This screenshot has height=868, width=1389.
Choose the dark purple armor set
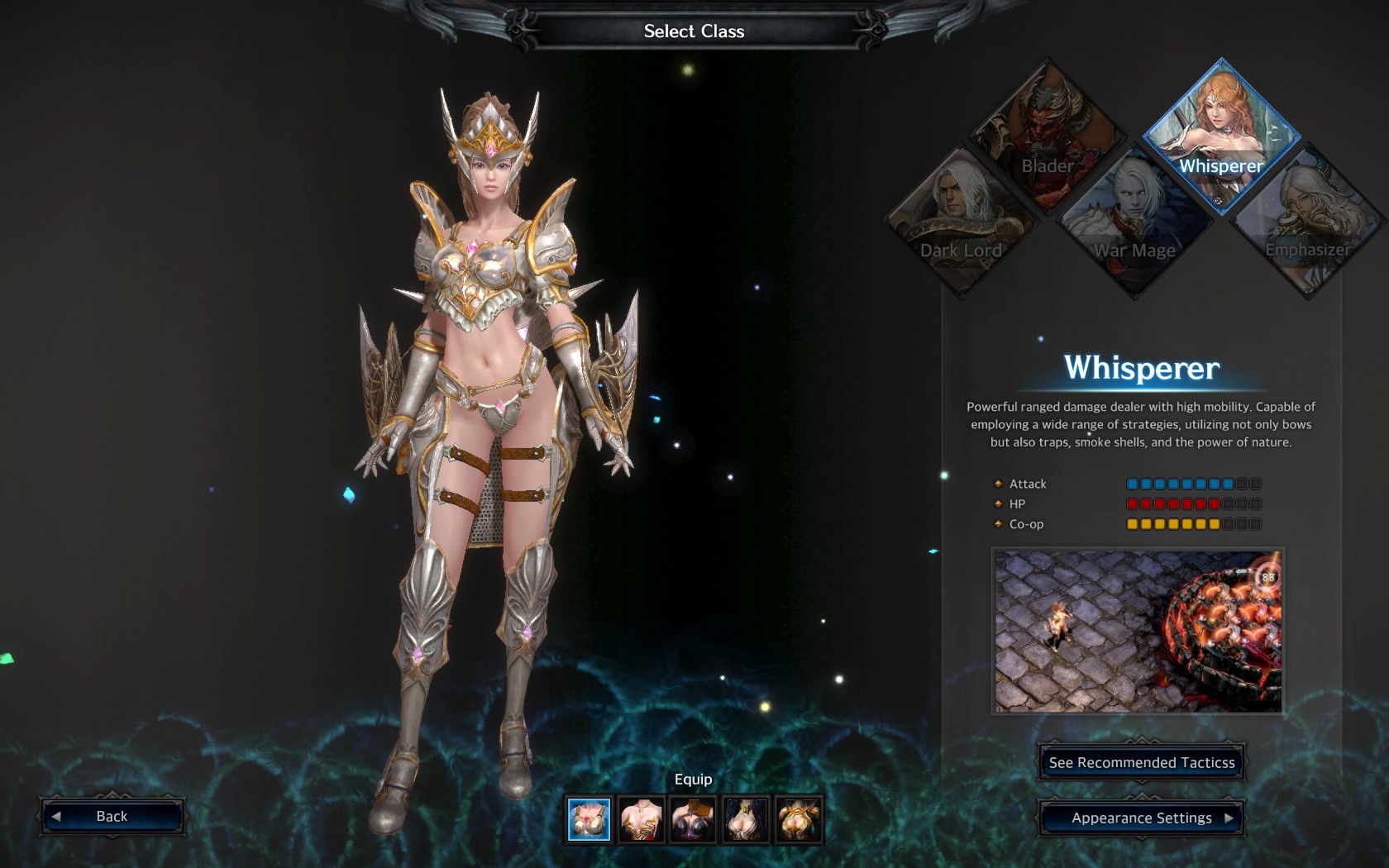pos(693,819)
